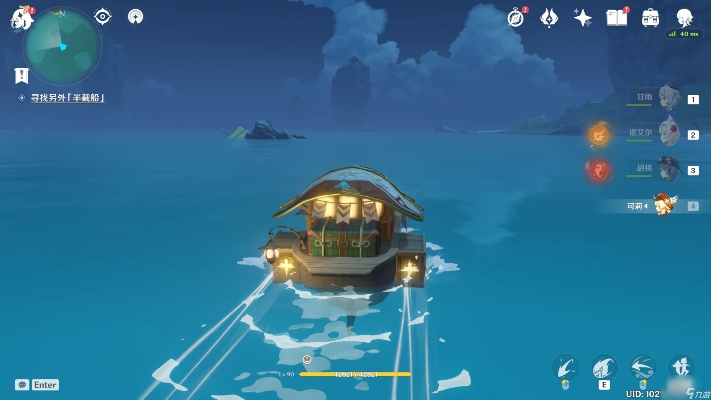Switch to party member 胡桃
The height and width of the screenshot is (400, 711).
click(x=668, y=169)
